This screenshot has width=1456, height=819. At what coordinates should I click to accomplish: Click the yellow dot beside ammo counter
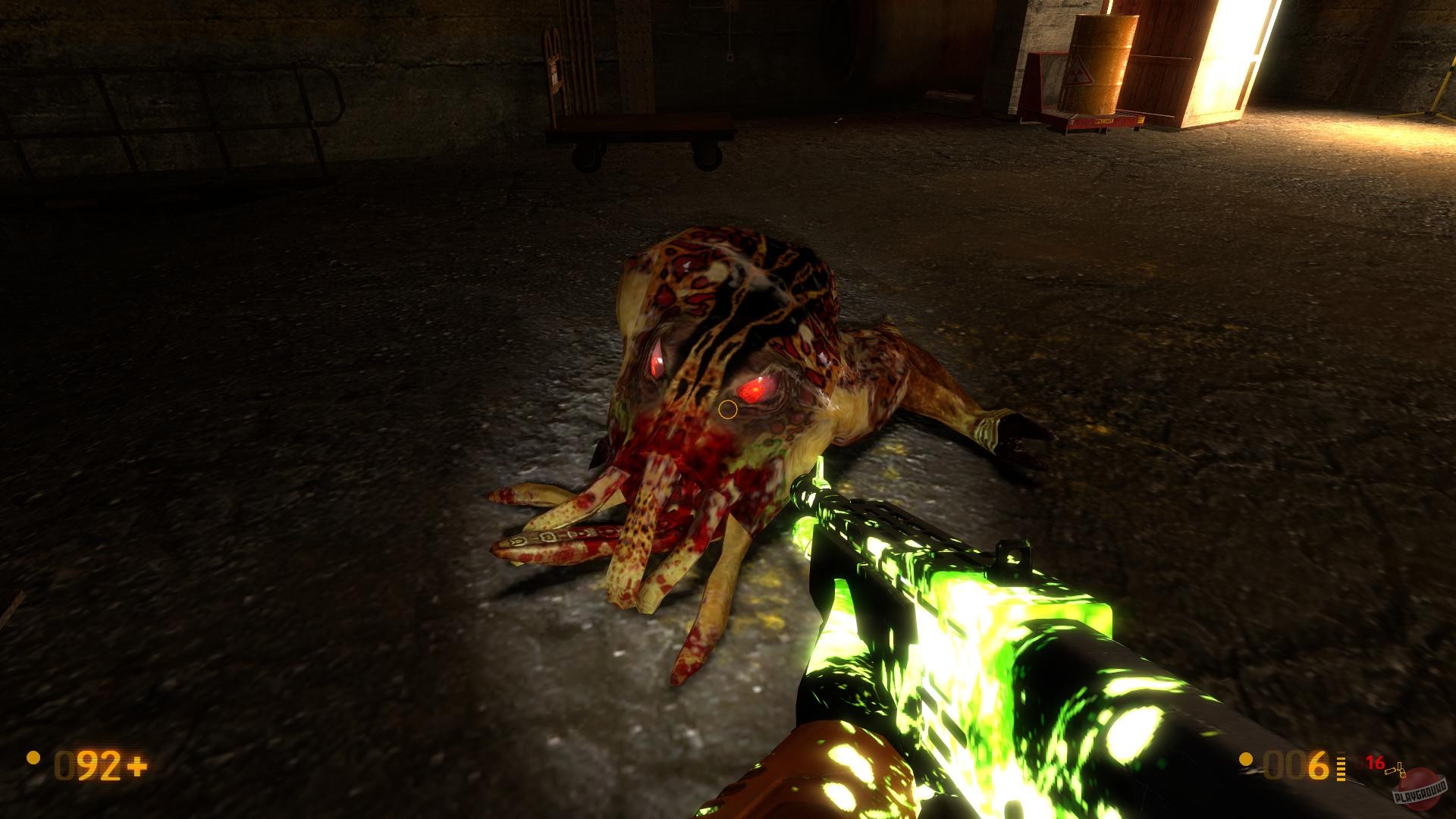[1246, 760]
